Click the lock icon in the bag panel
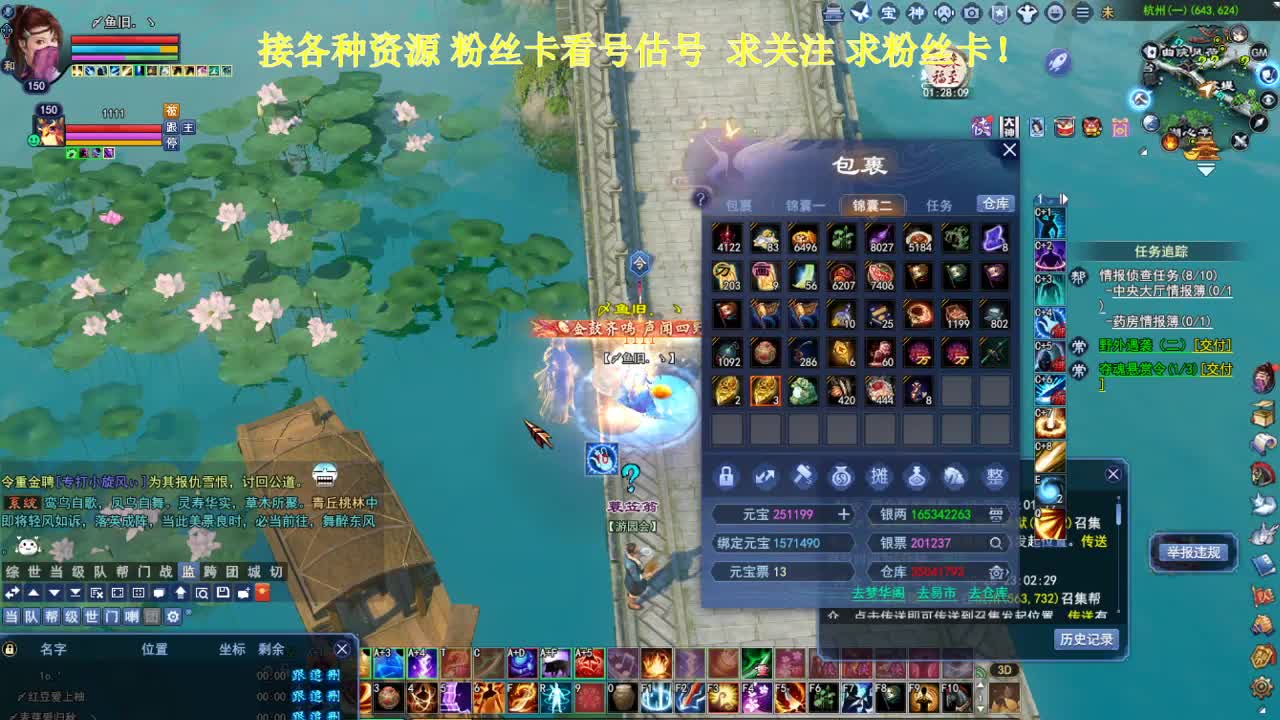Viewport: 1280px width, 720px height. (726, 476)
